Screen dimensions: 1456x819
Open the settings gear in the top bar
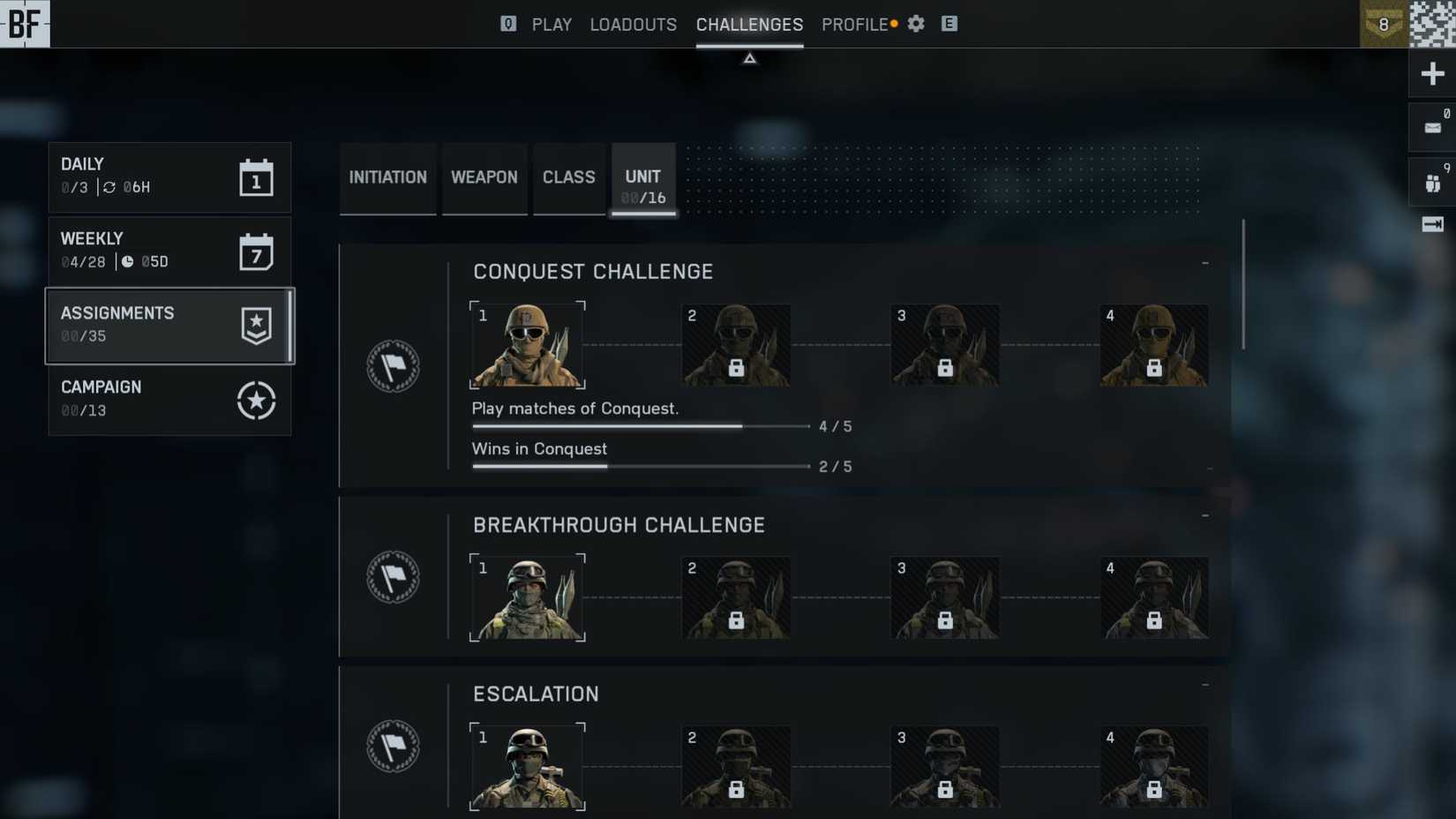pos(915,24)
